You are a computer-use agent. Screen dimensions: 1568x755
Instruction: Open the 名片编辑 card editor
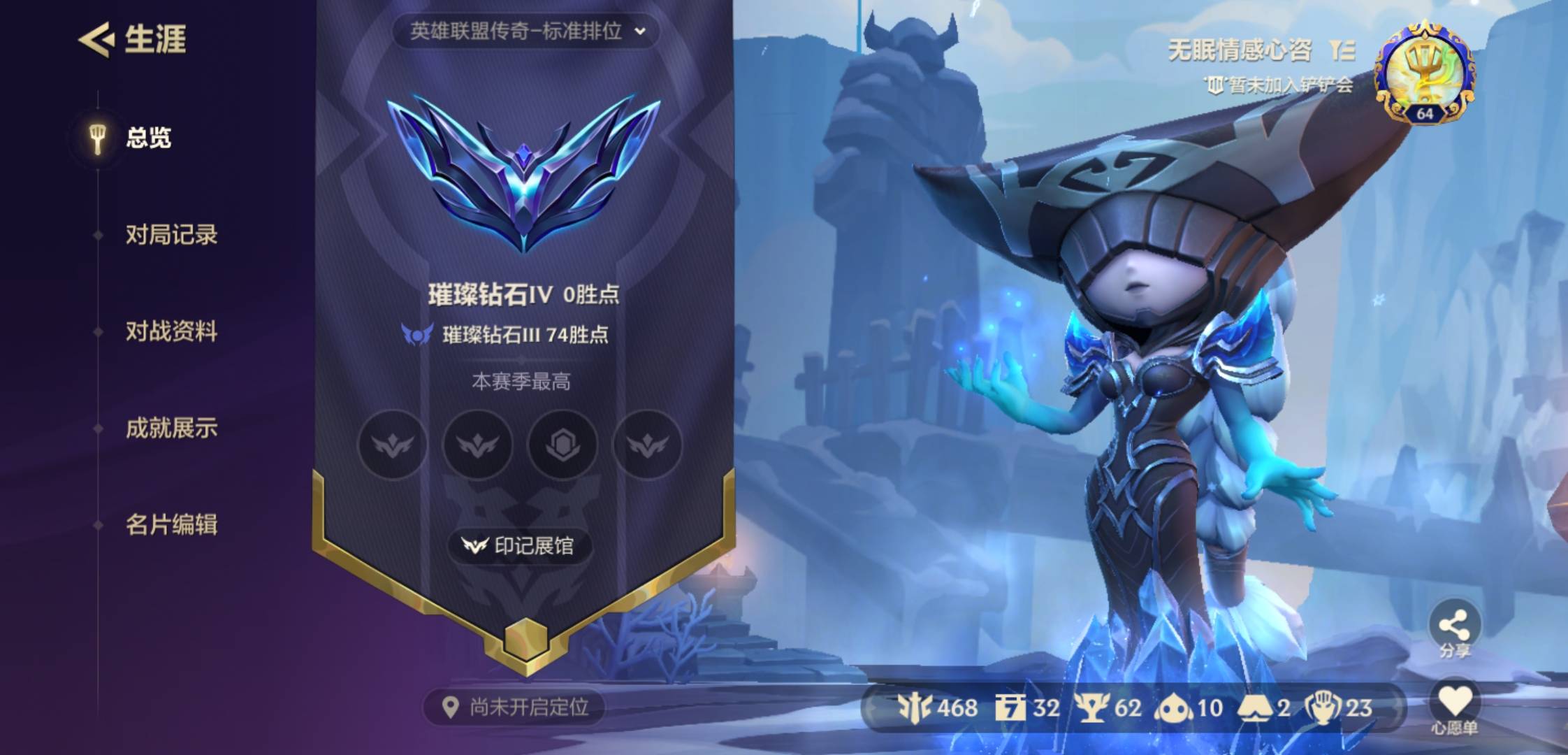(x=171, y=524)
